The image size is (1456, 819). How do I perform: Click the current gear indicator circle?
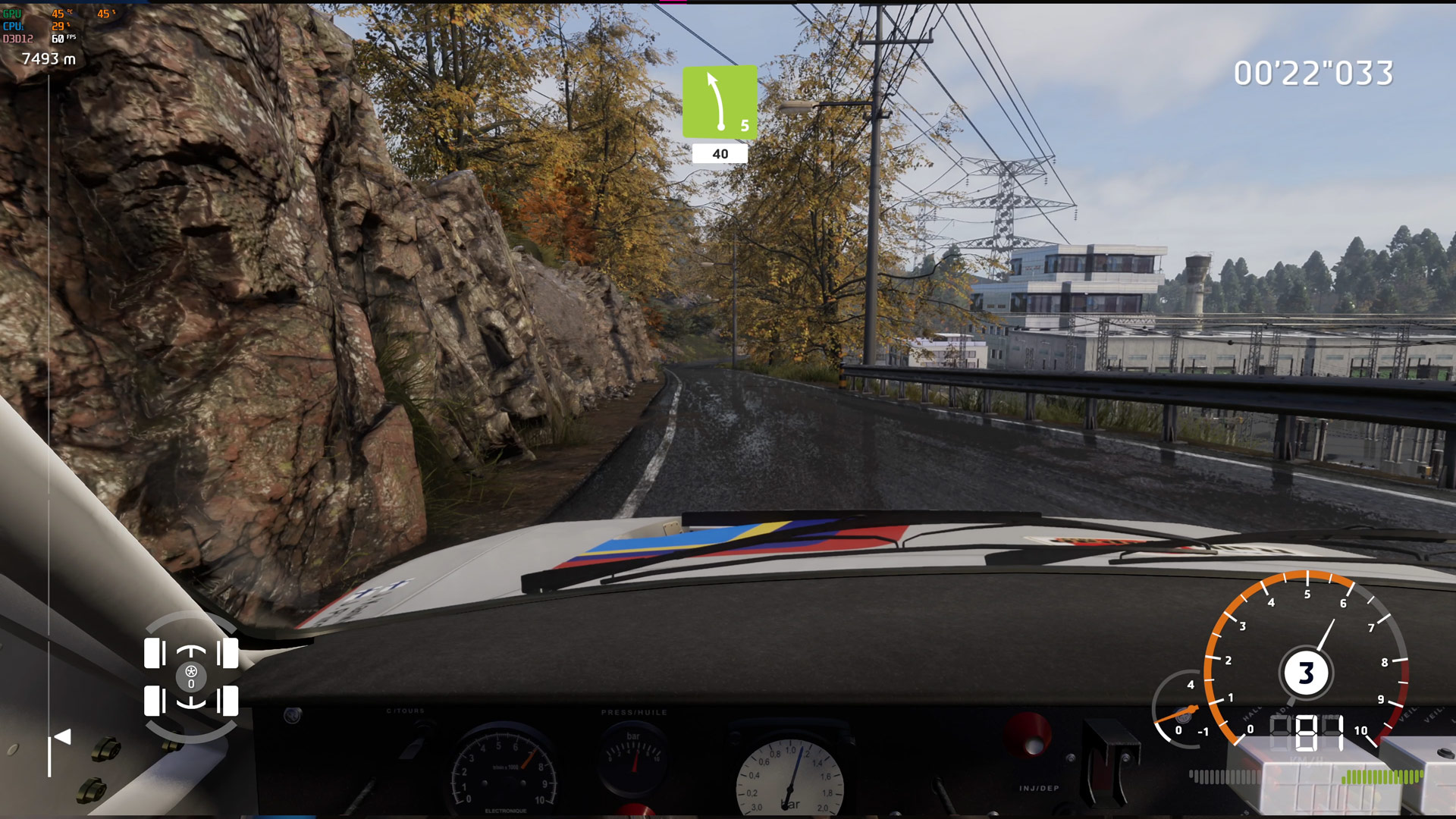point(1306,673)
